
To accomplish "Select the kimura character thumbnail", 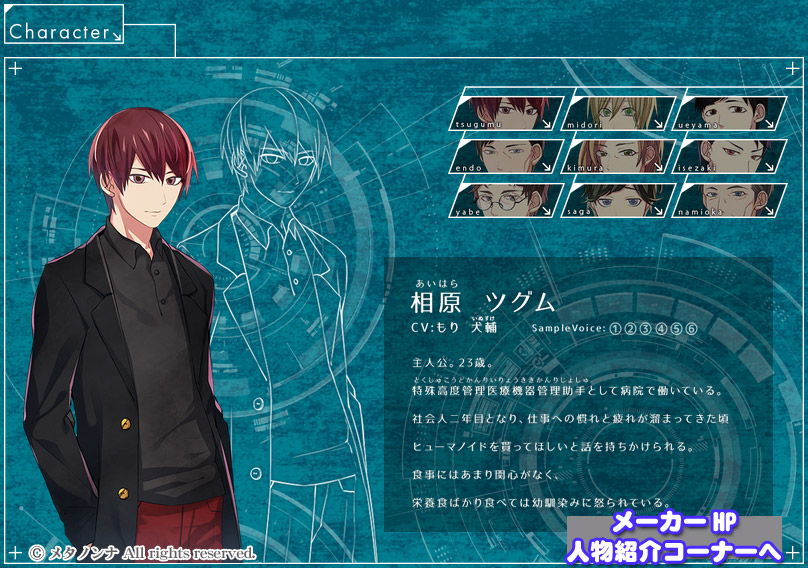I will click(616, 156).
